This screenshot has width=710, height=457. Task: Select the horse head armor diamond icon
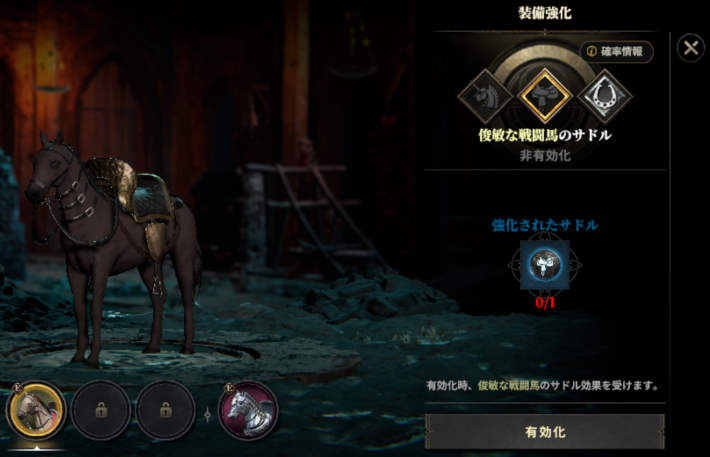(485, 96)
